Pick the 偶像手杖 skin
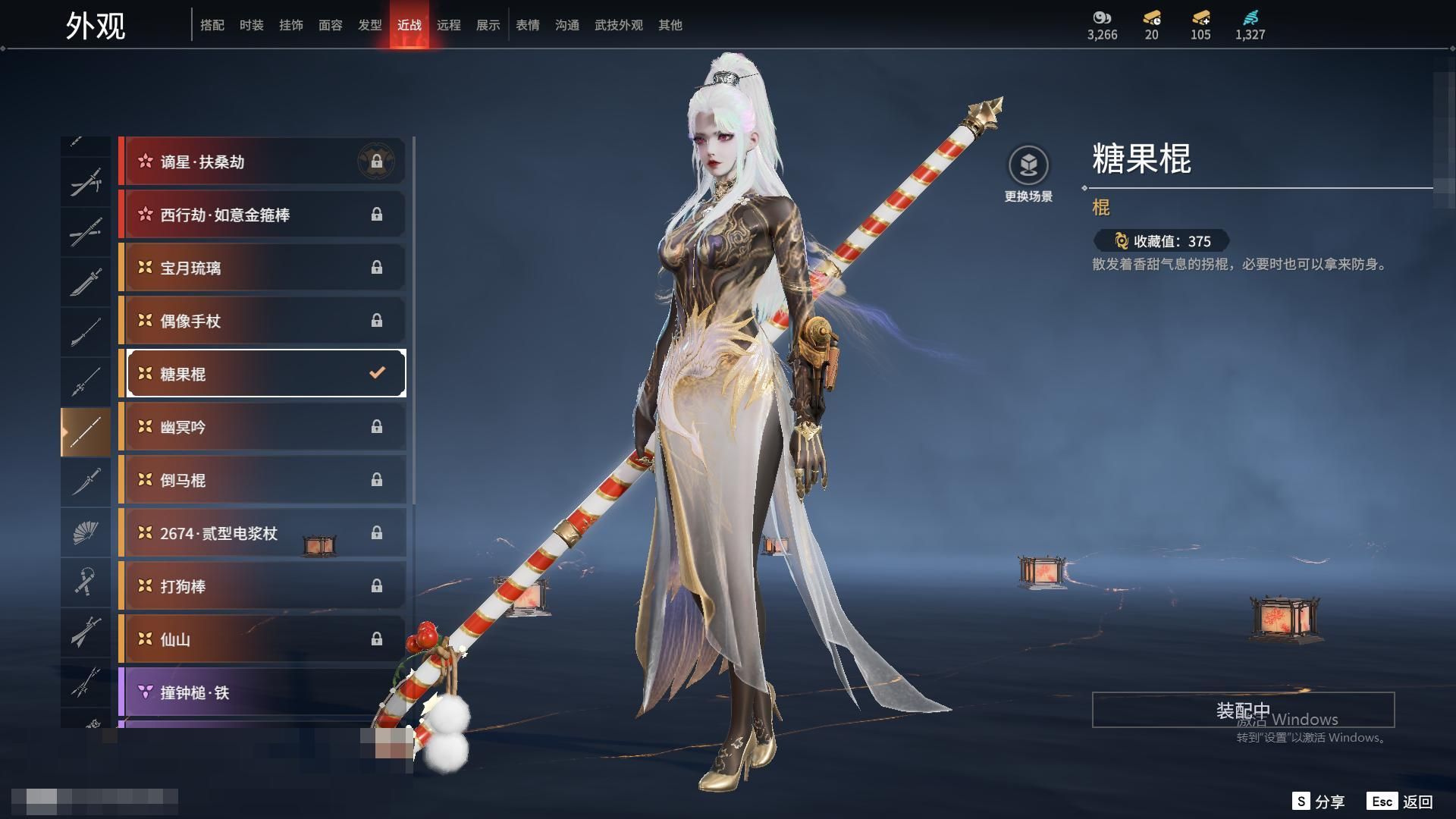 pos(262,321)
